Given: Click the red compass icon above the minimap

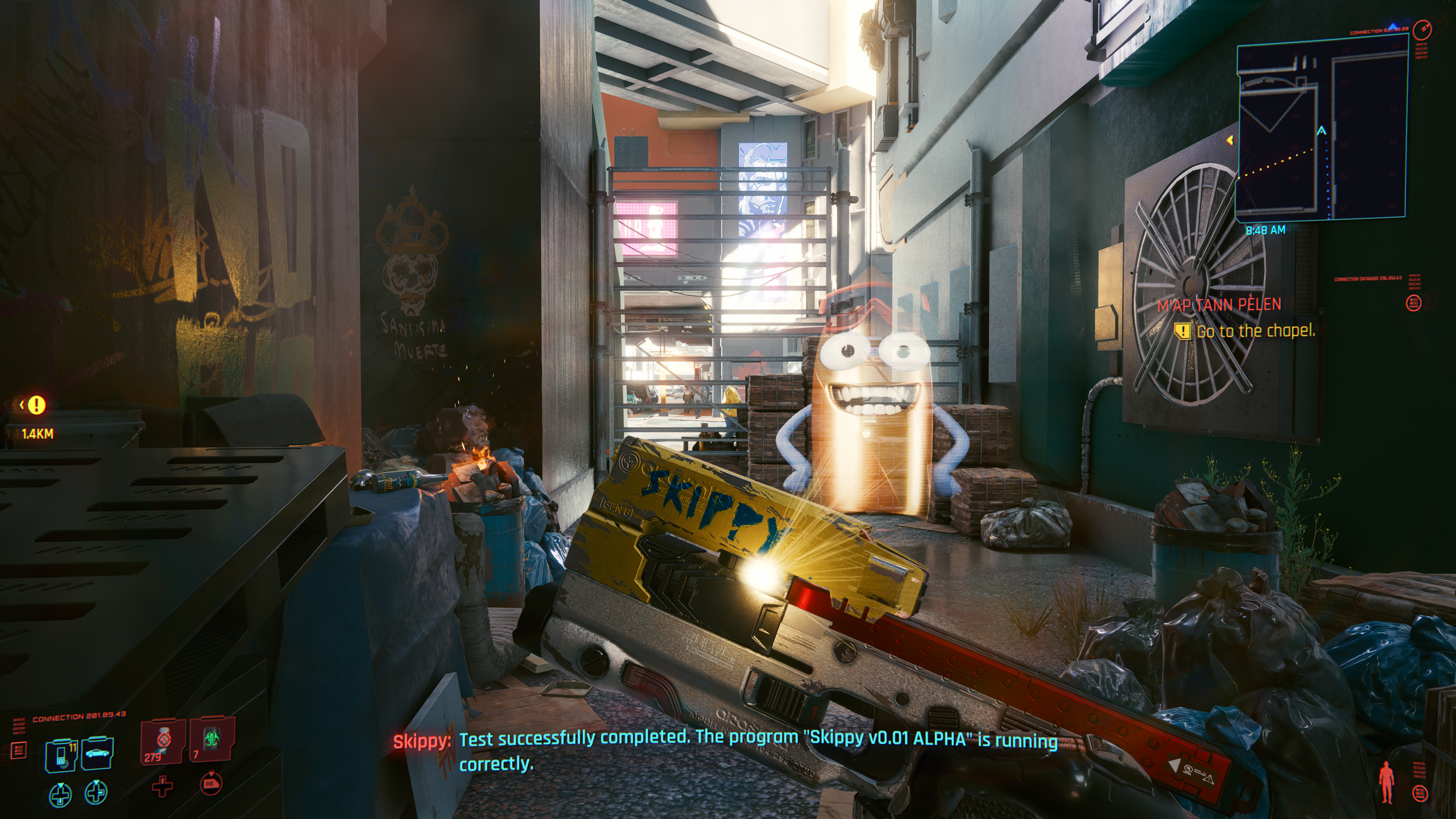Looking at the screenshot, I should pyautogui.click(x=1422, y=29).
